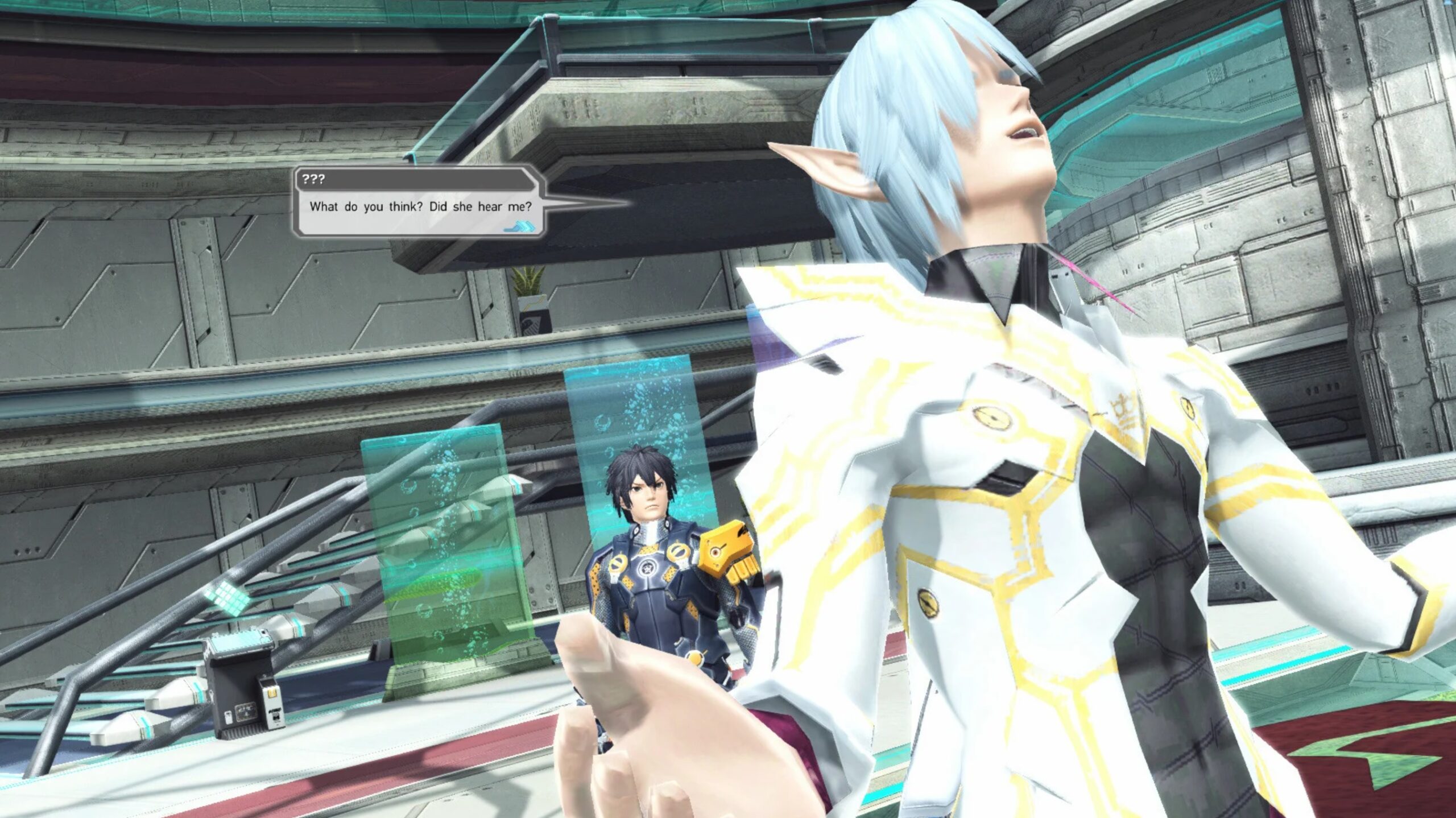Click the circular insignia on Ash's chest armor
1456x818 pixels.
pos(647,568)
